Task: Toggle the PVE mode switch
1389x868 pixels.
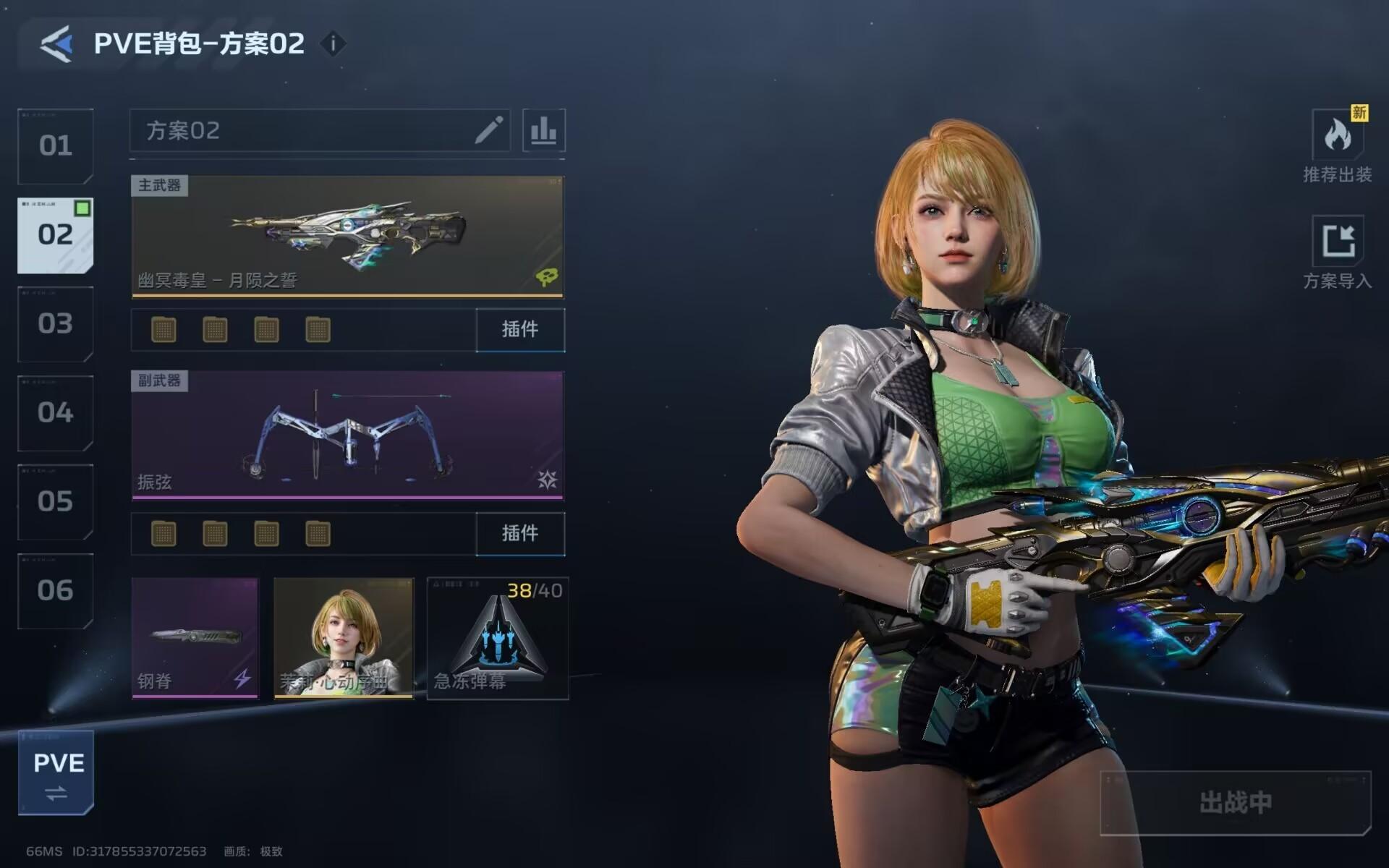Action: [56, 773]
